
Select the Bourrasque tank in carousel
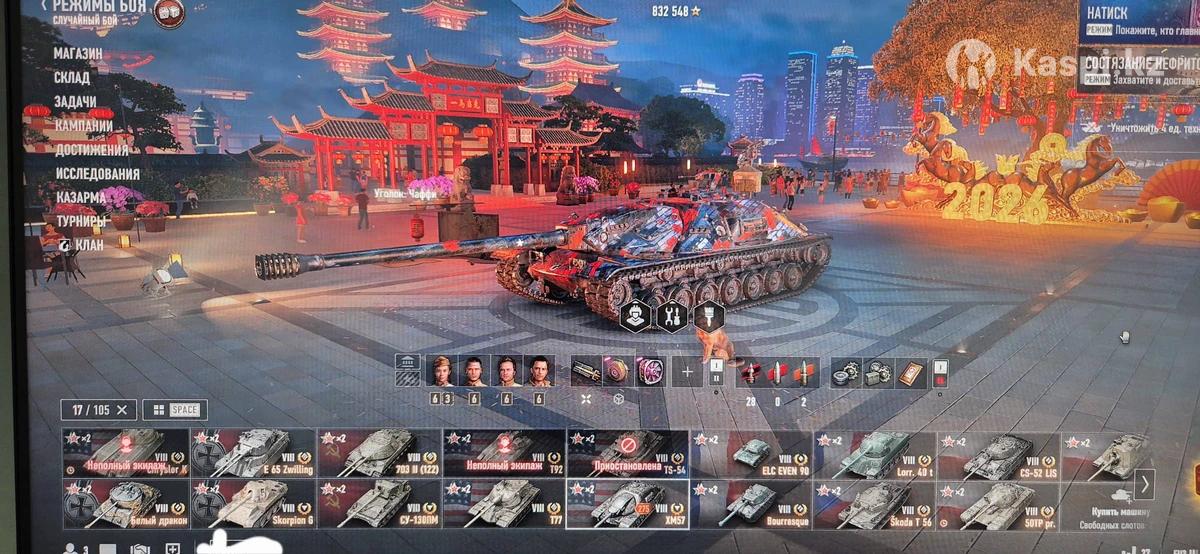click(x=752, y=503)
